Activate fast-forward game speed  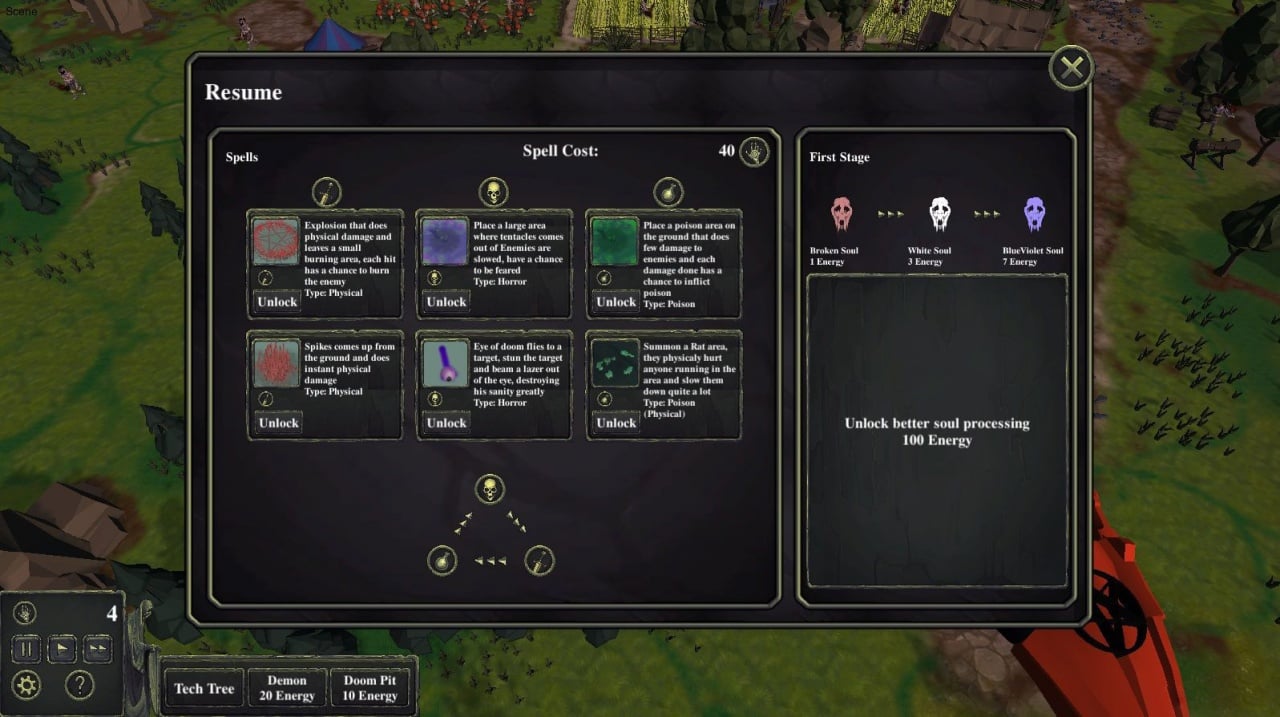tap(96, 648)
